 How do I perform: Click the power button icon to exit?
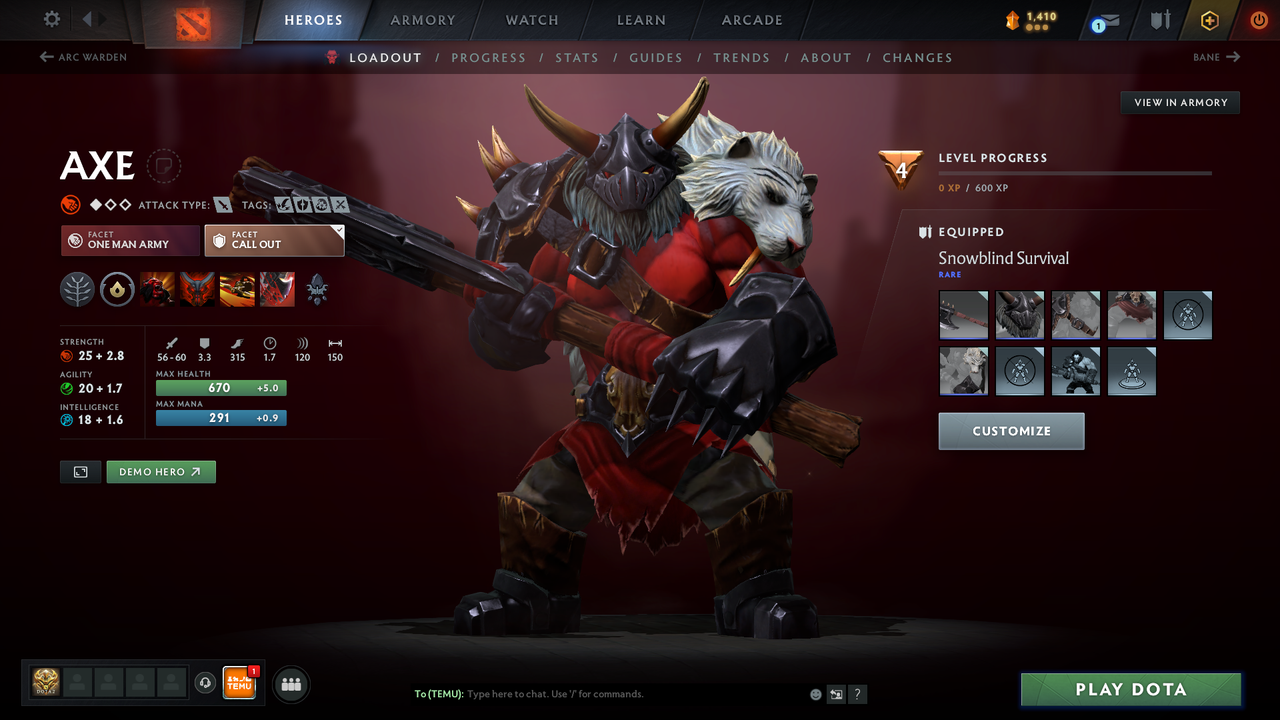[1257, 20]
